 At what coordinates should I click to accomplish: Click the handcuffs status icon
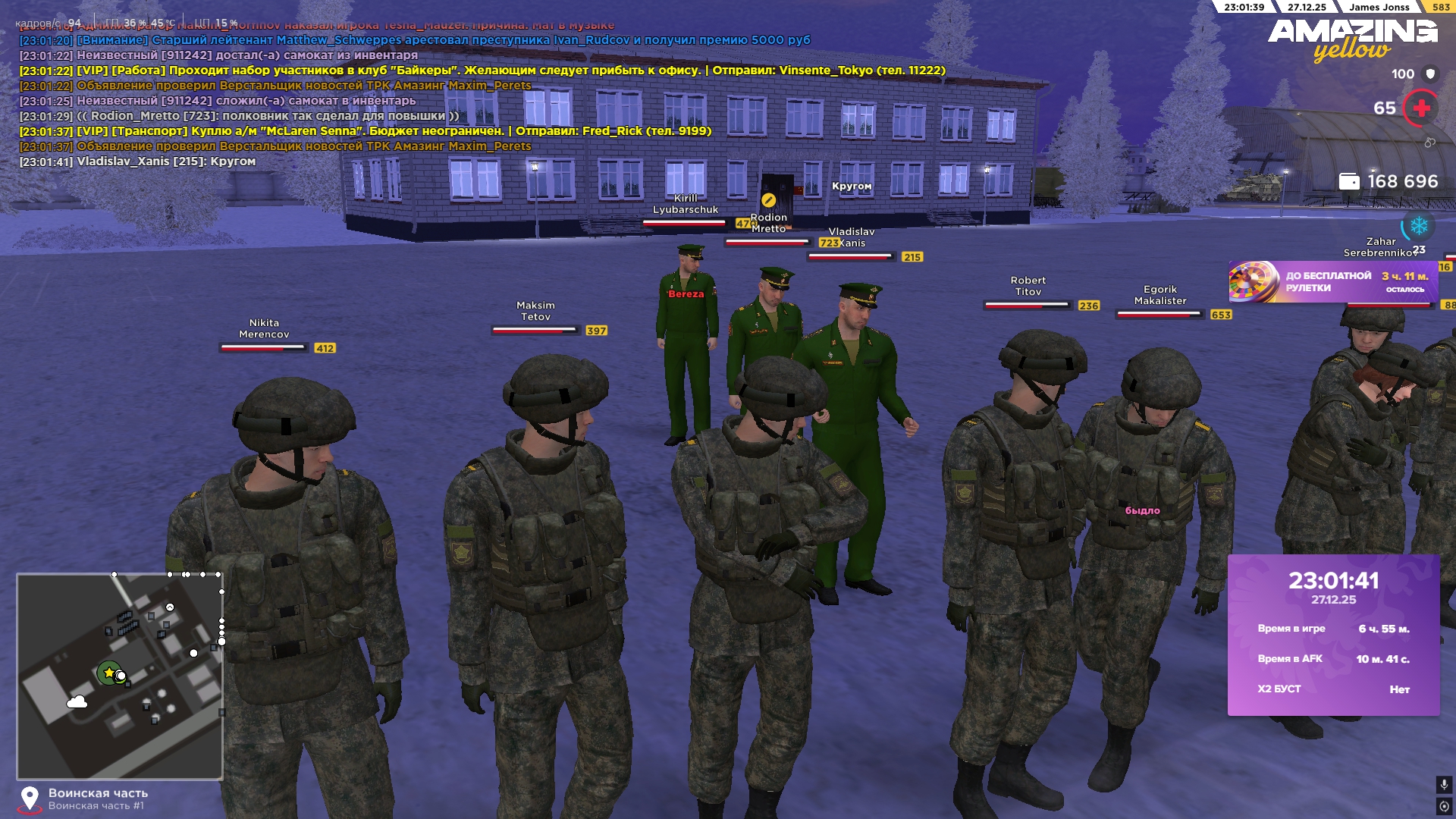pos(1429,143)
